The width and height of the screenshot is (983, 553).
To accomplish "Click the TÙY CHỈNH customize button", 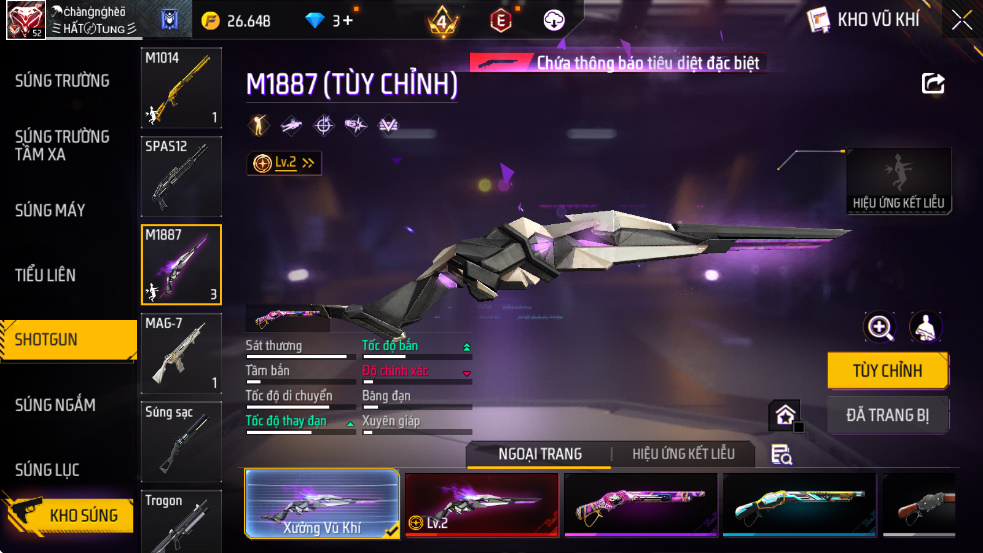I will pyautogui.click(x=887, y=371).
